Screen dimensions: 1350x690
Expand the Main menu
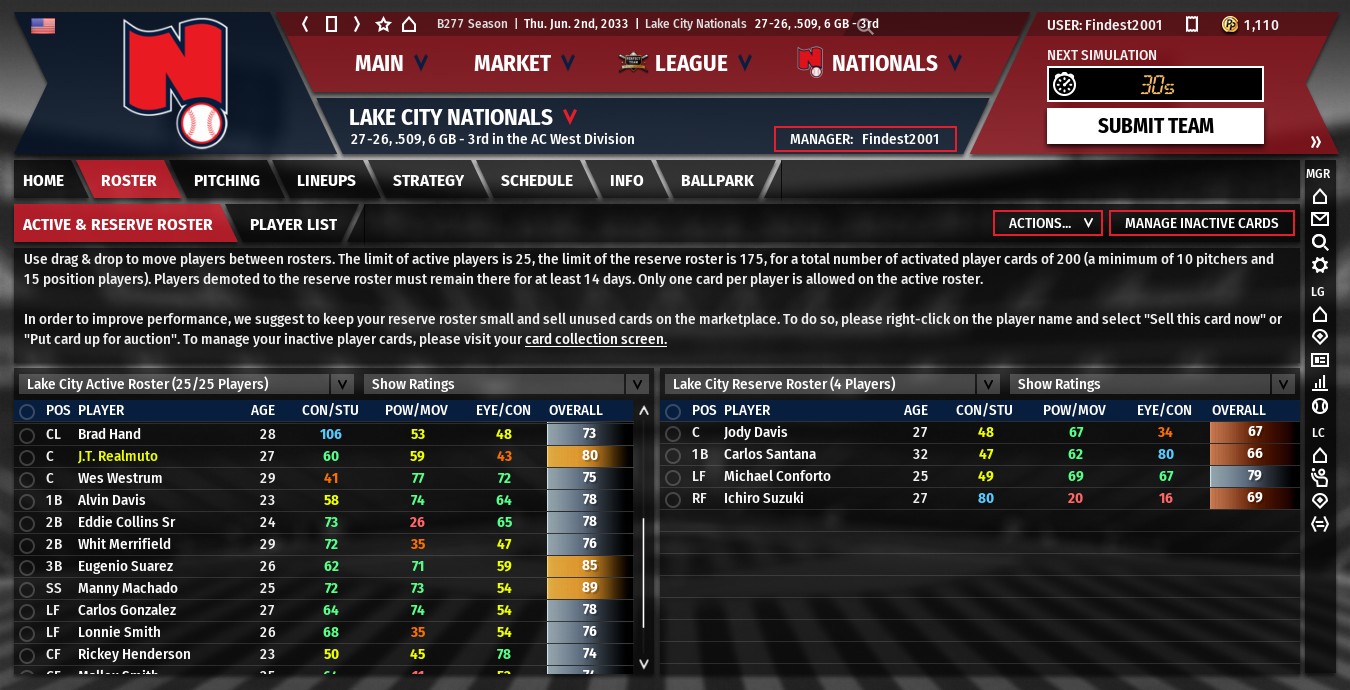point(391,64)
